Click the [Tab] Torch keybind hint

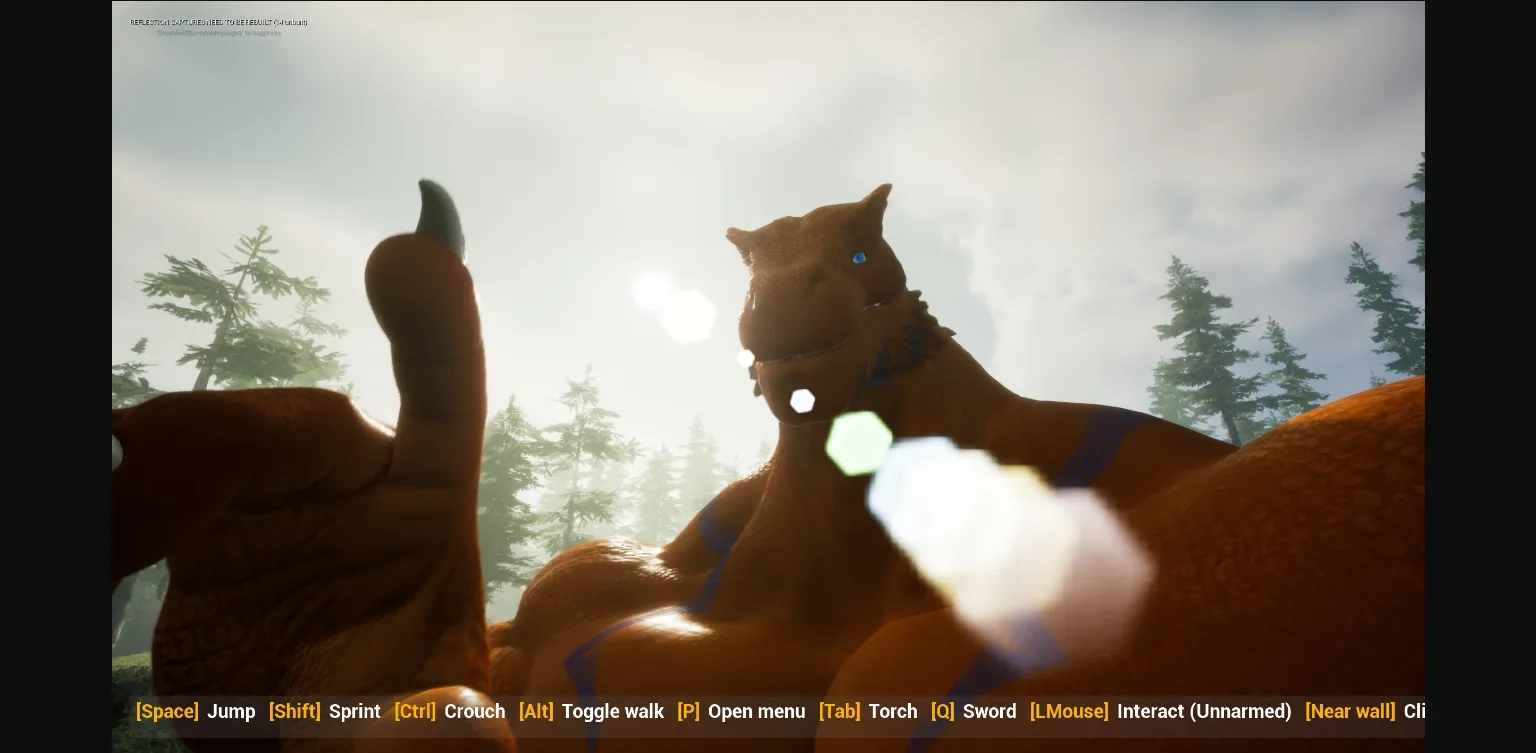pos(868,711)
